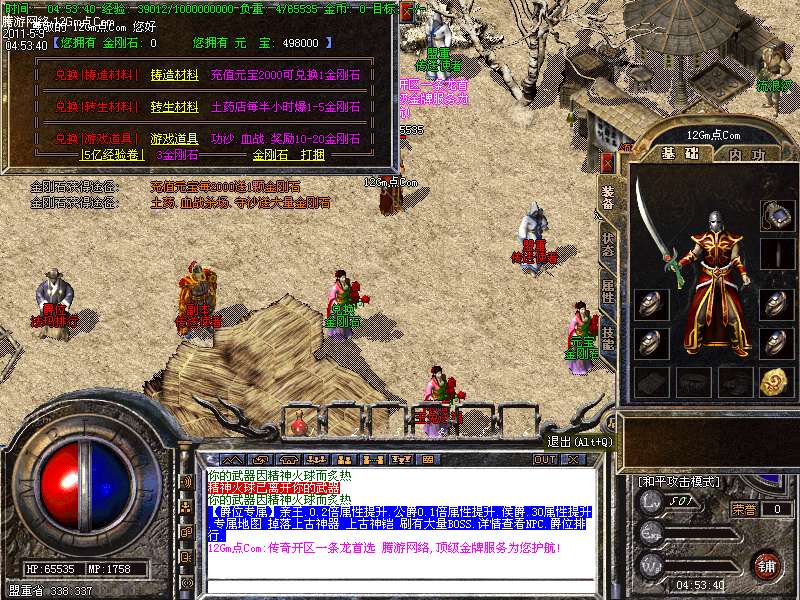Open the 转生材料 exchange option

174,107
